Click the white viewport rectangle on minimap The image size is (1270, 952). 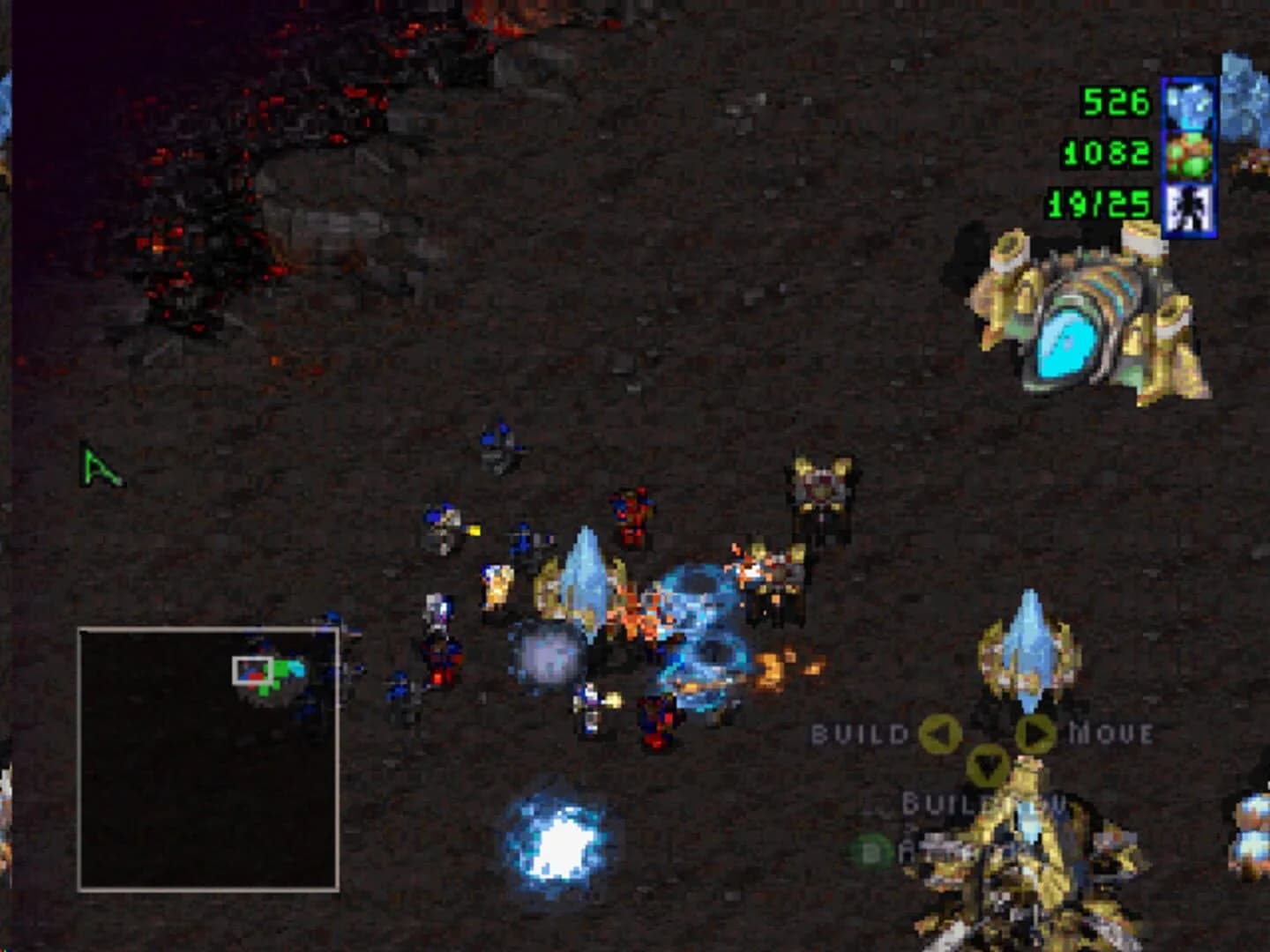tap(254, 670)
